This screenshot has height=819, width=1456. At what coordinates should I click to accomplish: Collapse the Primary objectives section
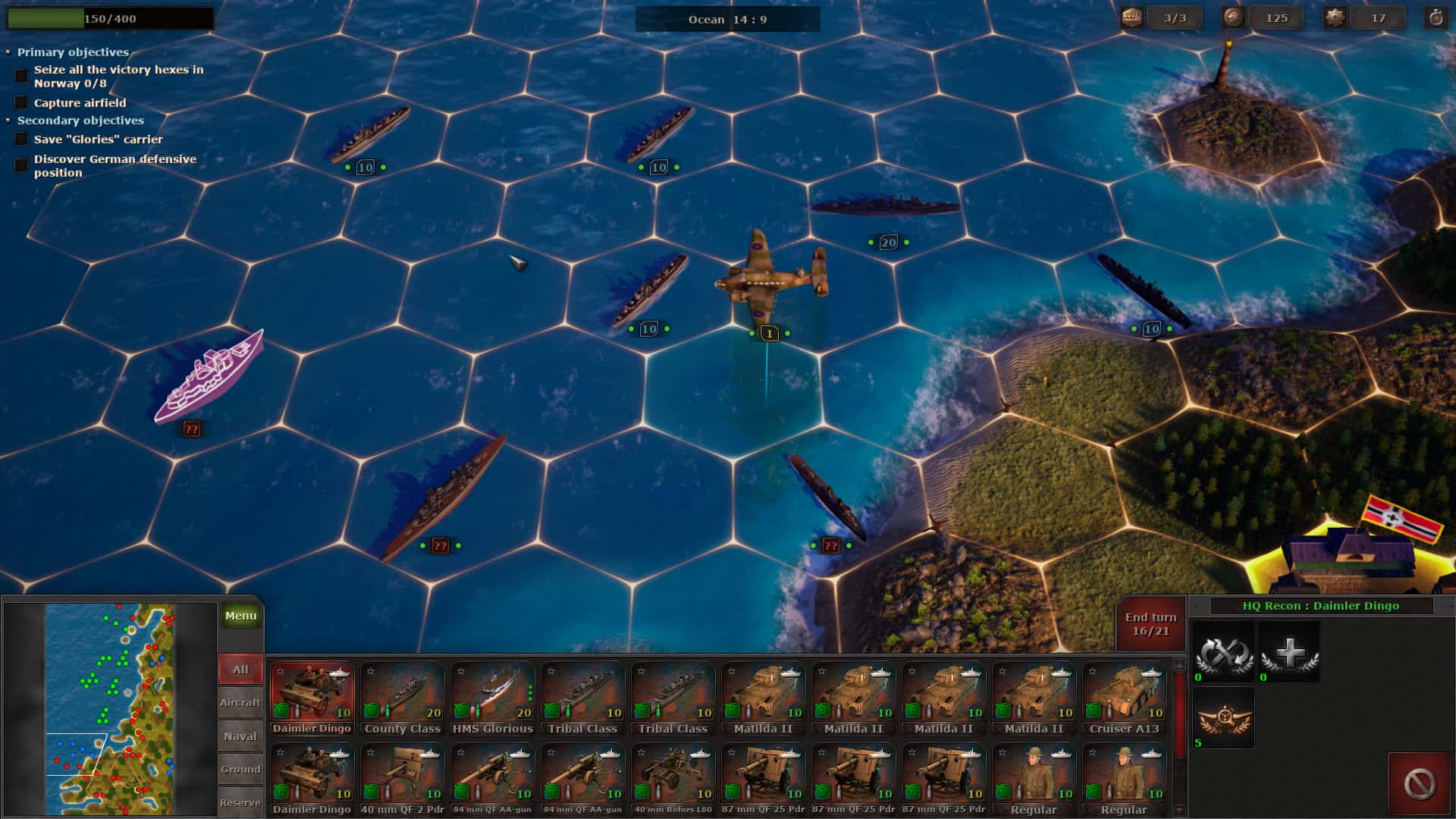pyautogui.click(x=8, y=52)
